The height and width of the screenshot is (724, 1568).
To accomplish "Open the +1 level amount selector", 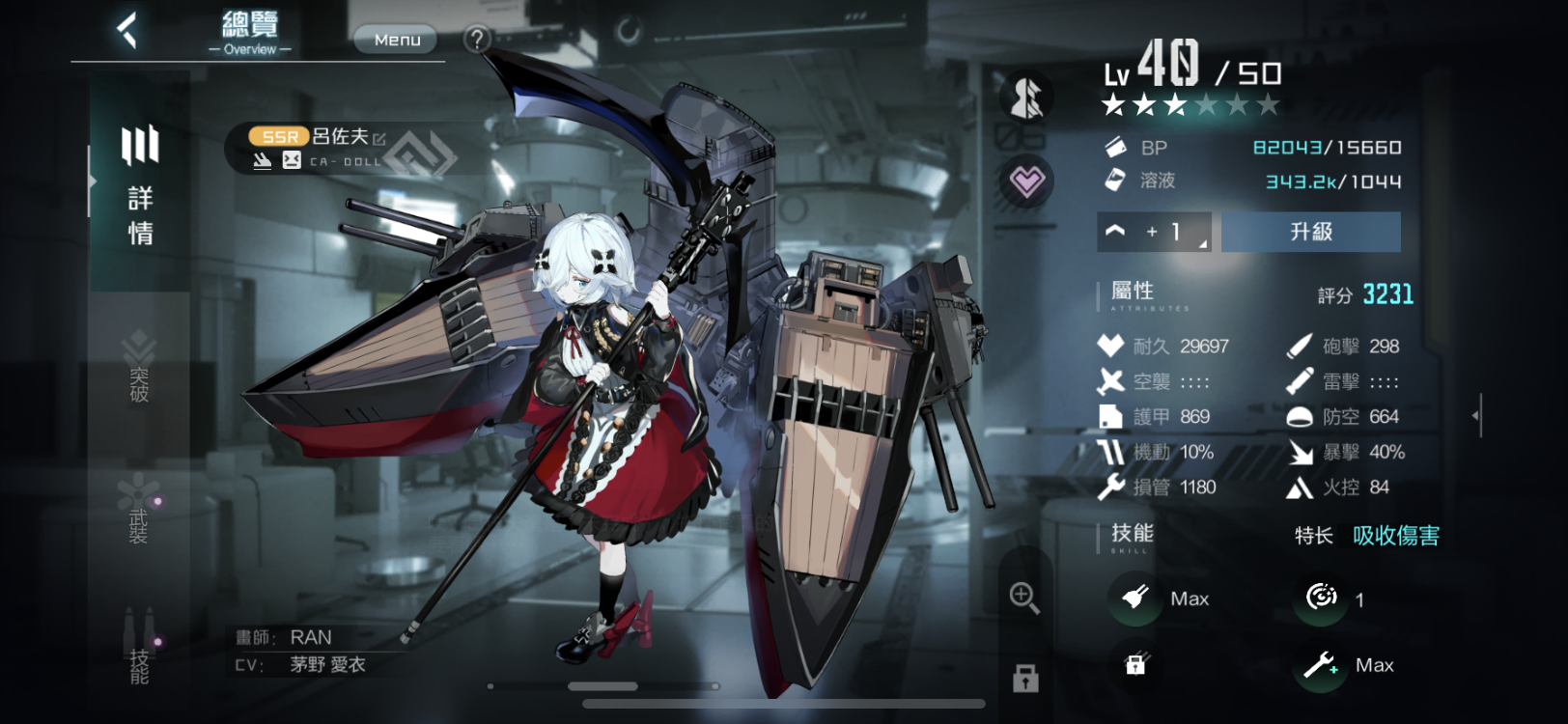I will click(1154, 232).
